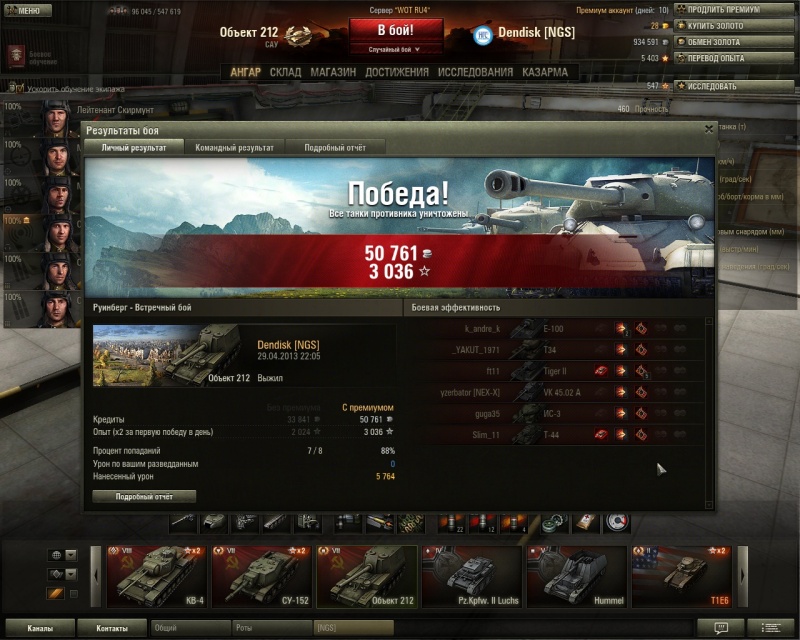
Task: Open Случайный бой battle type dropdown
Action: point(395,49)
